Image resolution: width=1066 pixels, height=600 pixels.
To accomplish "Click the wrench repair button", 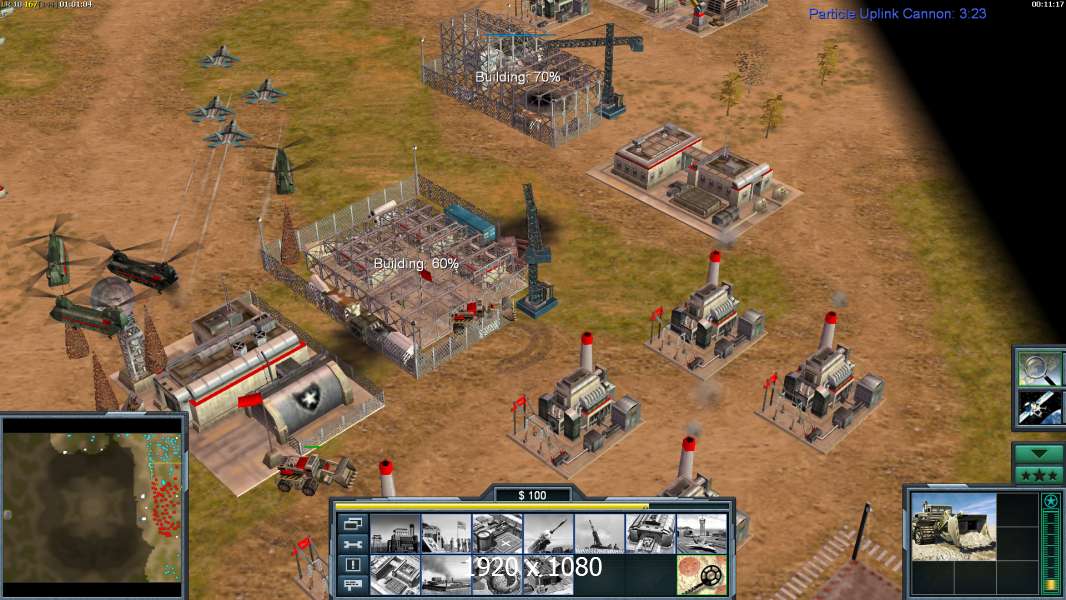I will coord(353,544).
